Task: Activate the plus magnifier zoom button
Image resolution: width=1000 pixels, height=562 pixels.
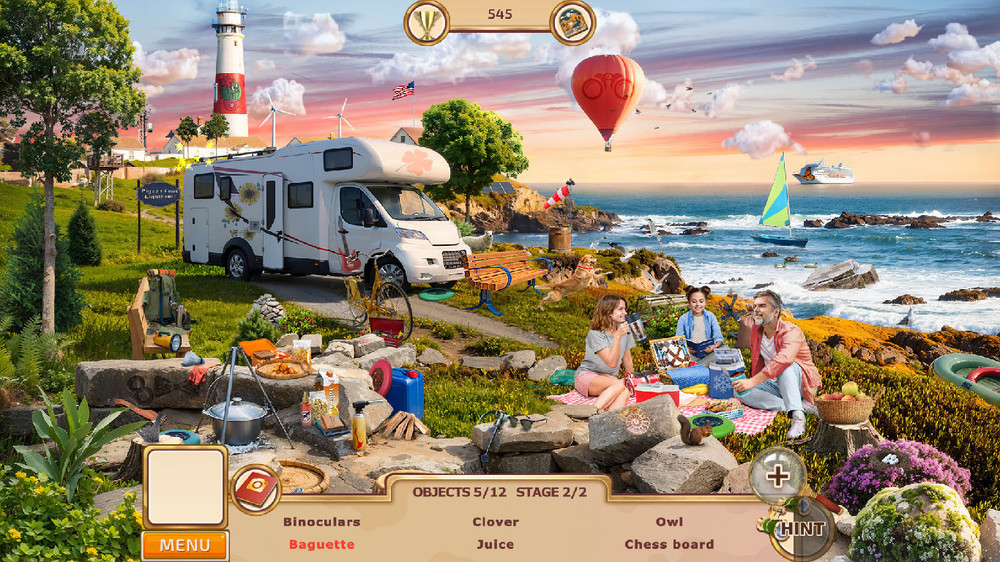Action: [x=777, y=475]
